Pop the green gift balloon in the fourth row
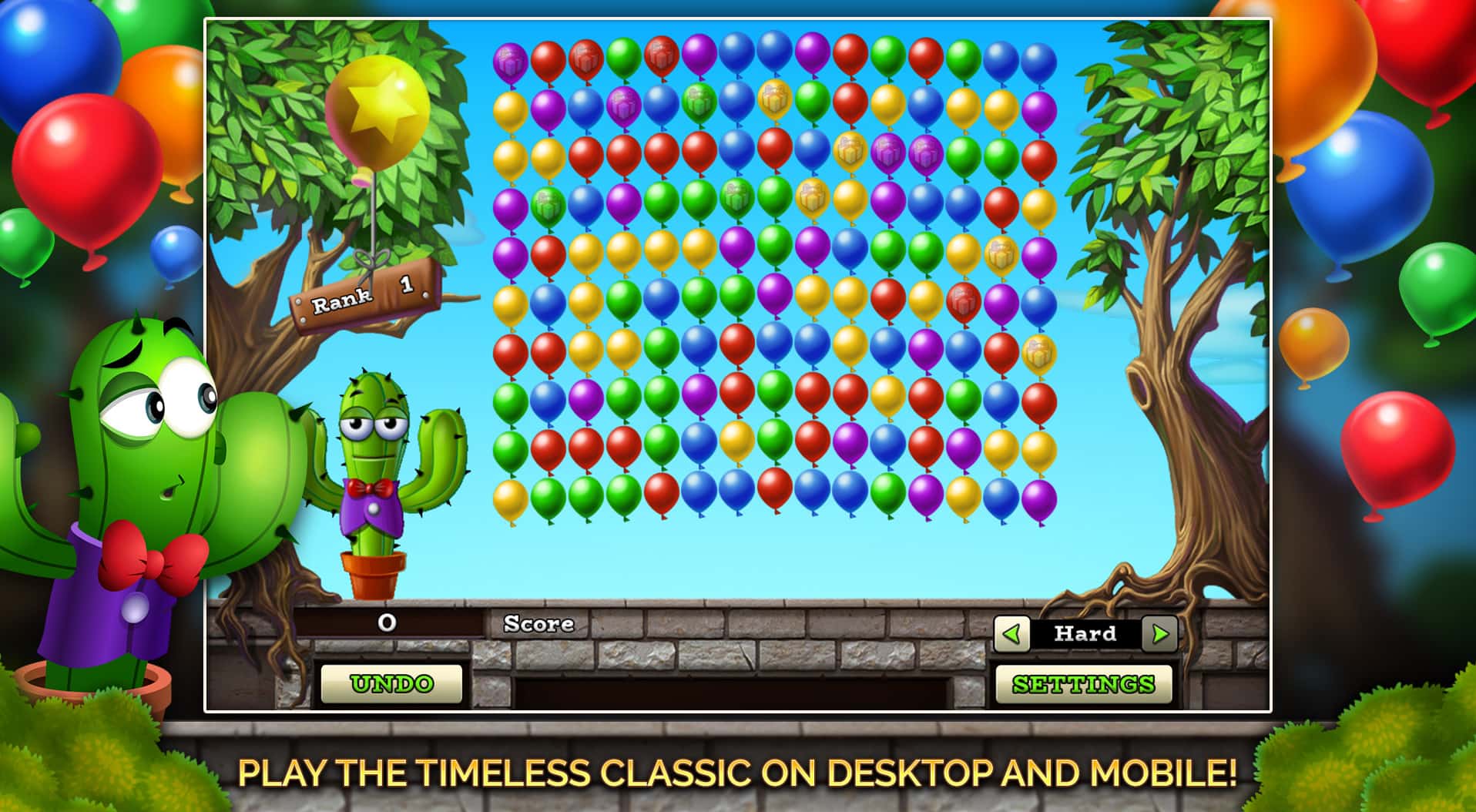Viewport: 1476px width, 812px height. click(547, 204)
